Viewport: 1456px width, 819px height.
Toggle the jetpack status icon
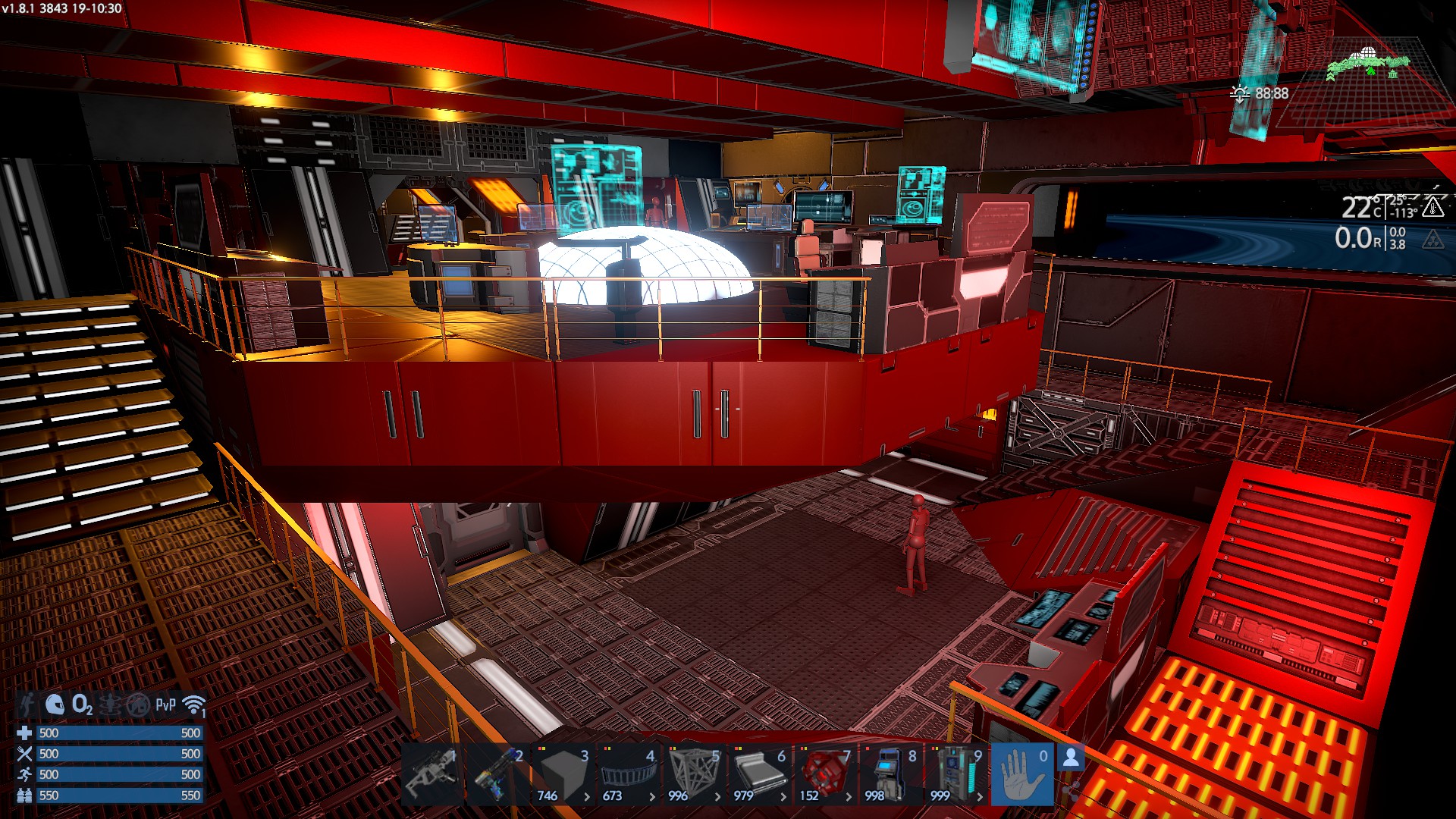[27, 705]
